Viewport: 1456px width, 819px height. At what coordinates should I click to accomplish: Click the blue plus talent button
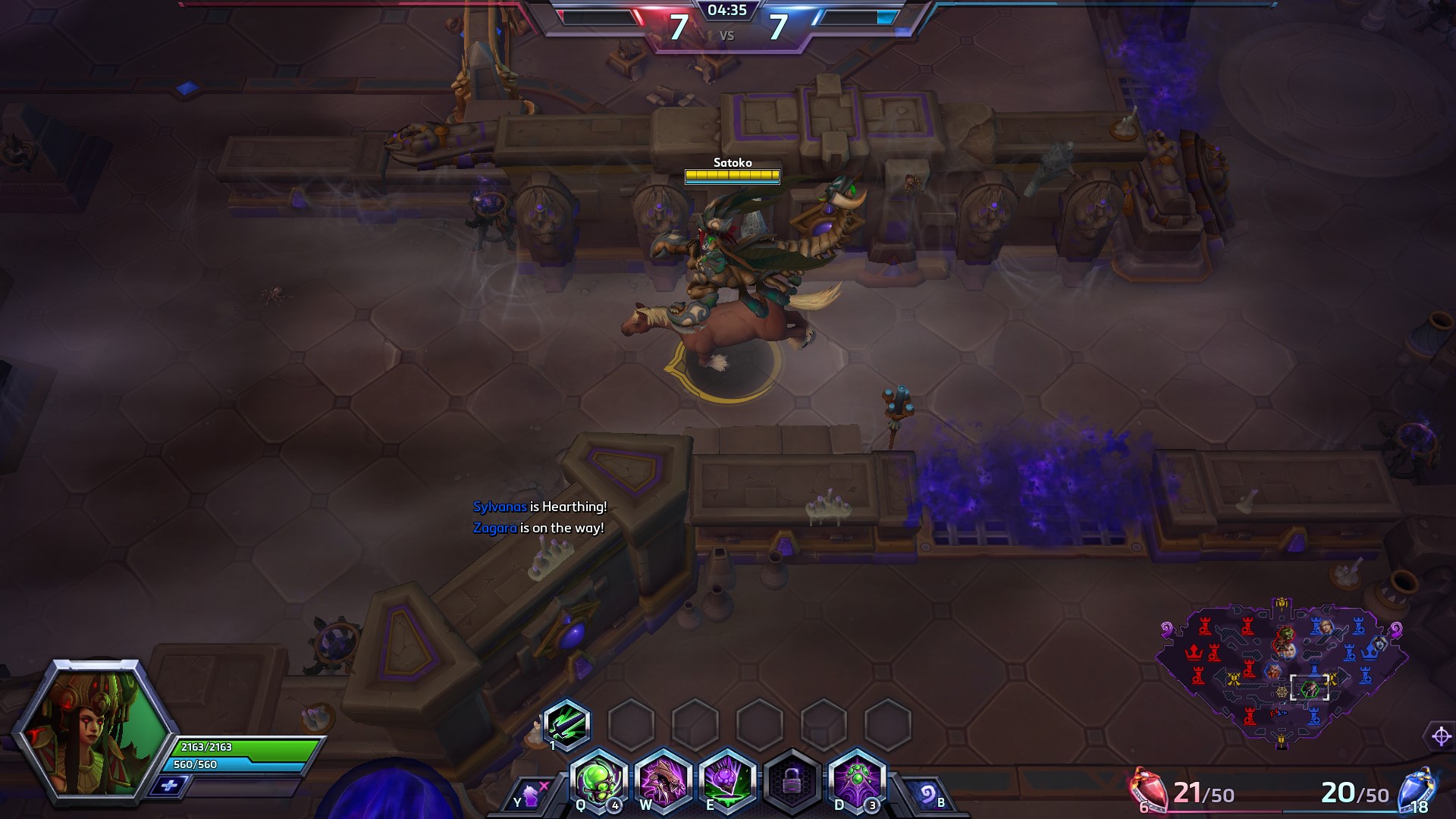pyautogui.click(x=168, y=786)
